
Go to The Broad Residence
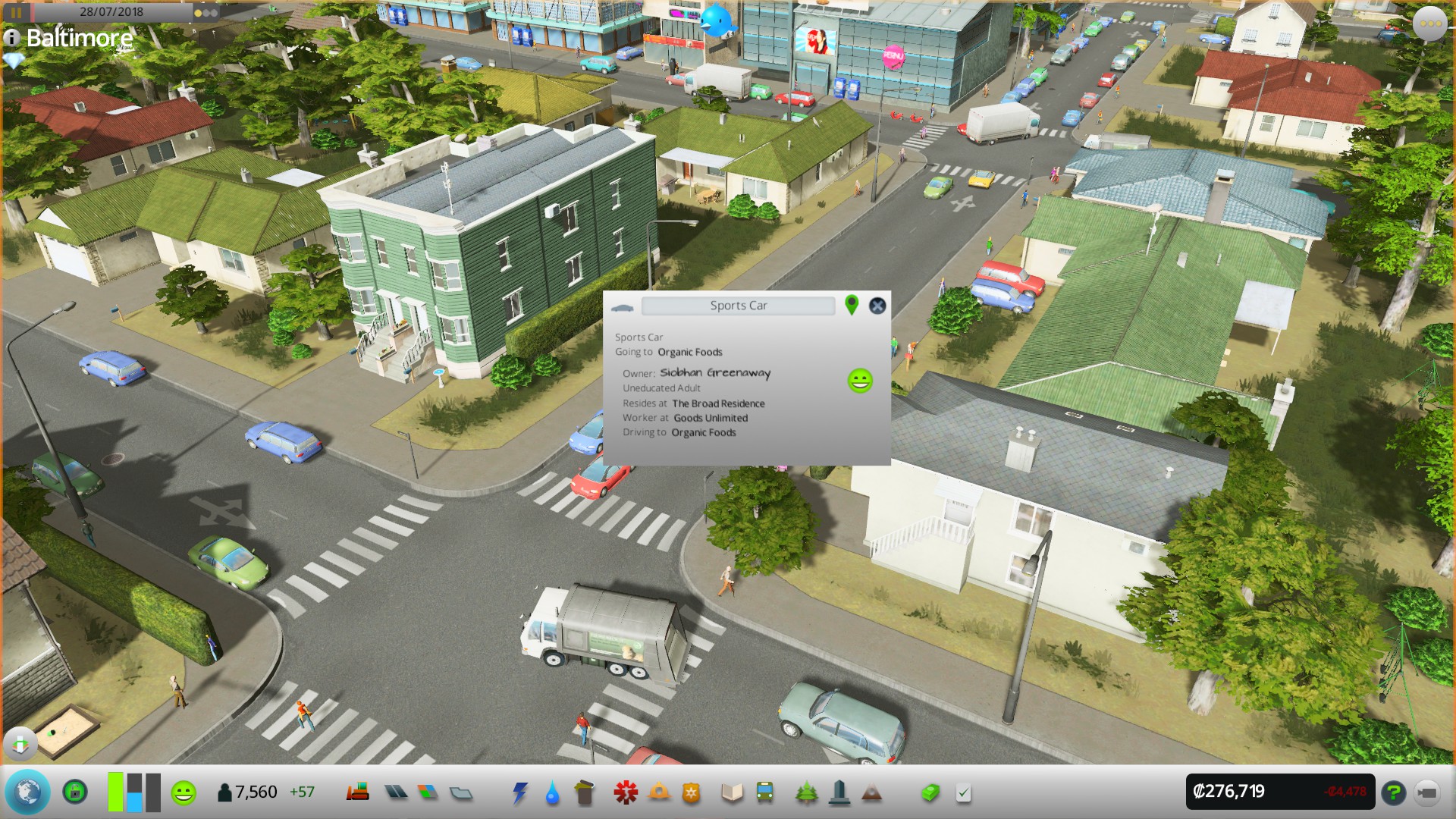coord(718,403)
